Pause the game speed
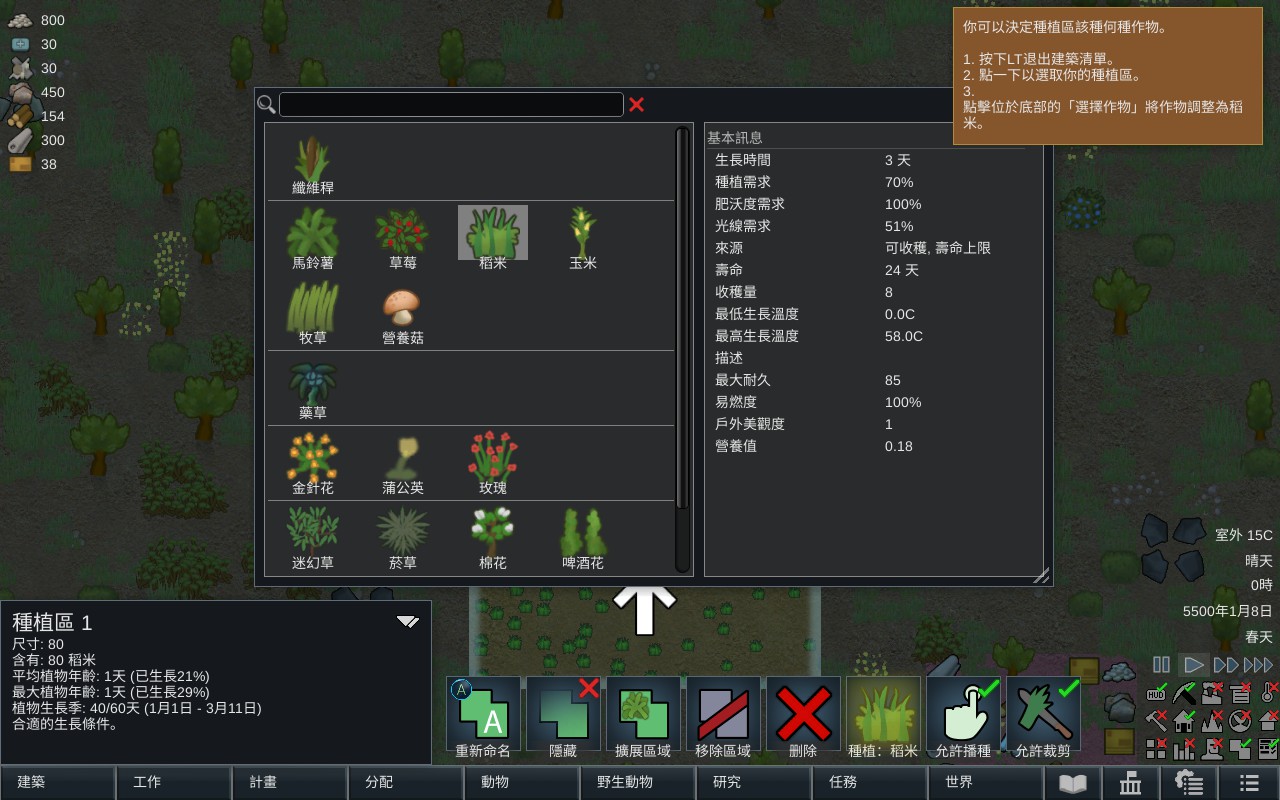Screen dimensions: 1280x800 [1161, 664]
